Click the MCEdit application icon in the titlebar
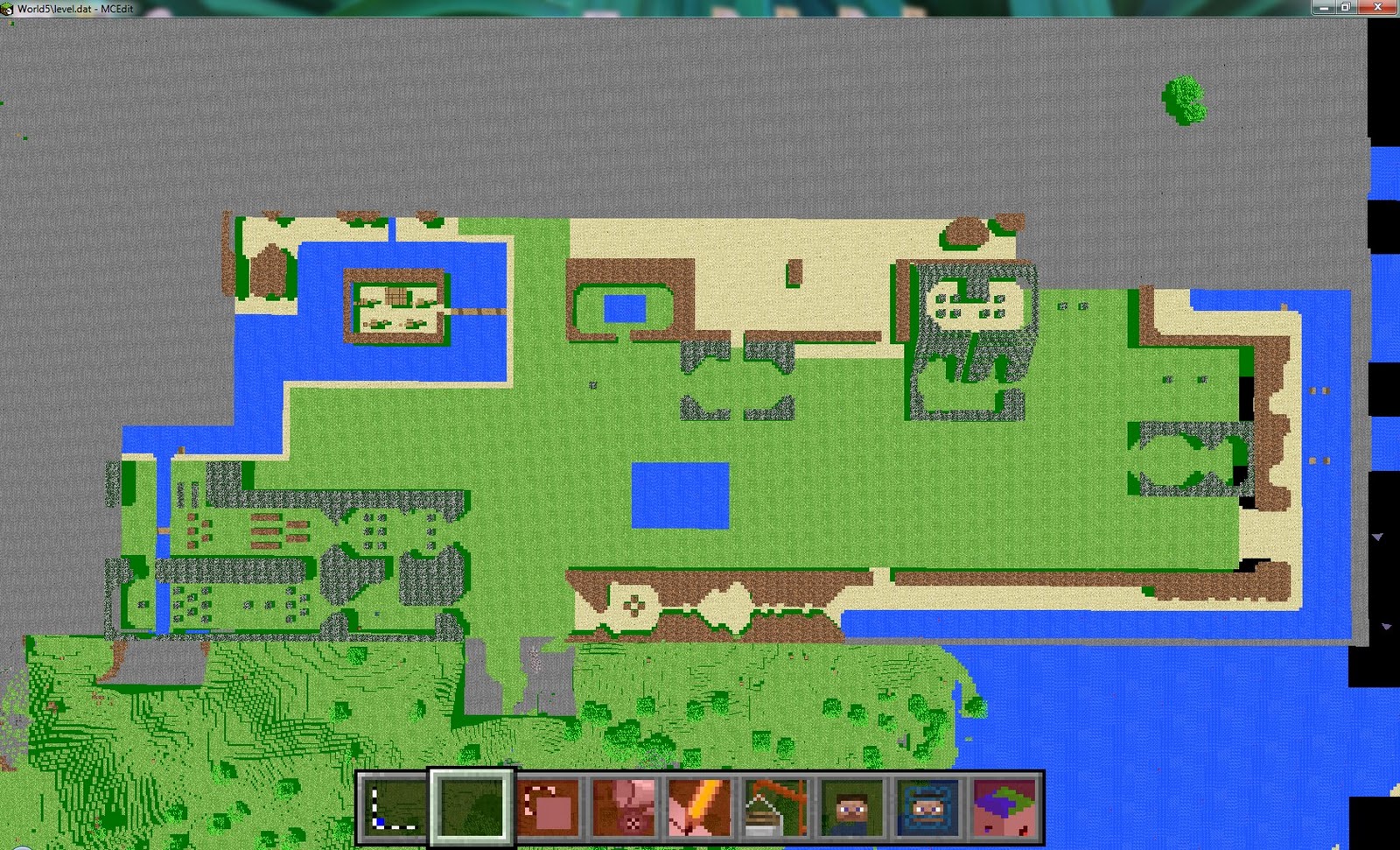Image resolution: width=1400 pixels, height=850 pixels. coord(7,7)
